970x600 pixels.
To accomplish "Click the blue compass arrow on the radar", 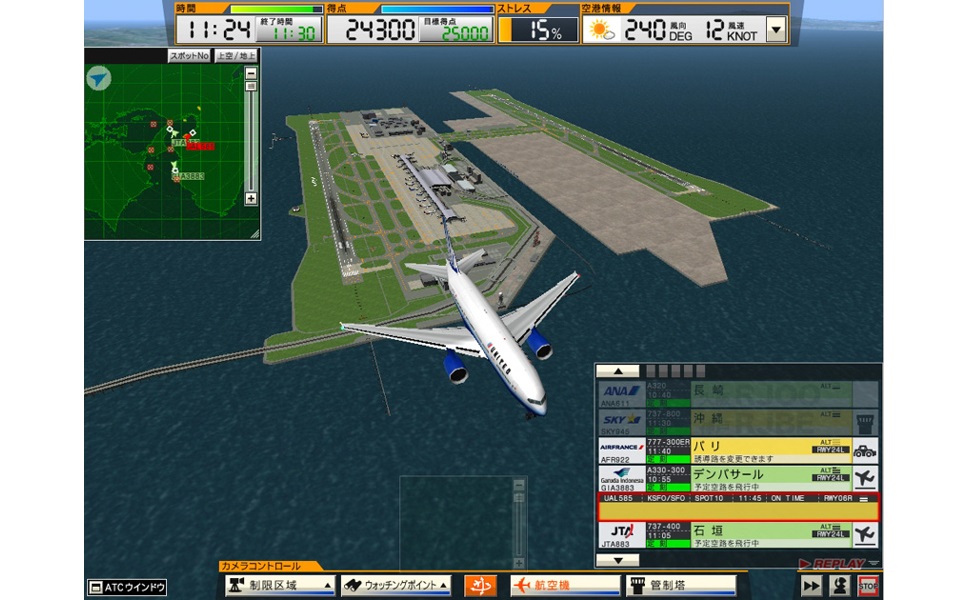I will click(100, 78).
